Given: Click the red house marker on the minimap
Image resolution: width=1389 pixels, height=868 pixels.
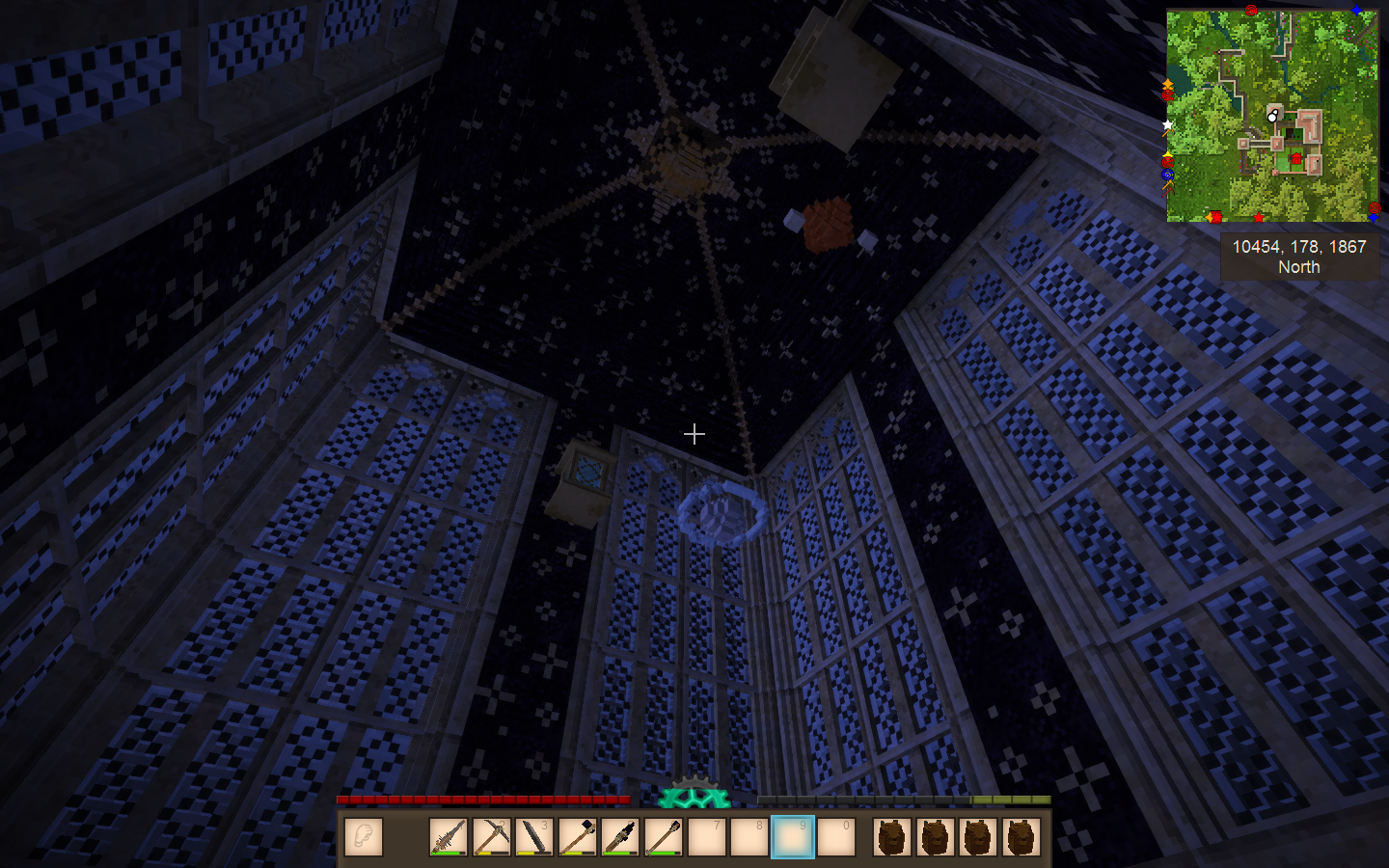Looking at the screenshot, I should pos(1296,158).
